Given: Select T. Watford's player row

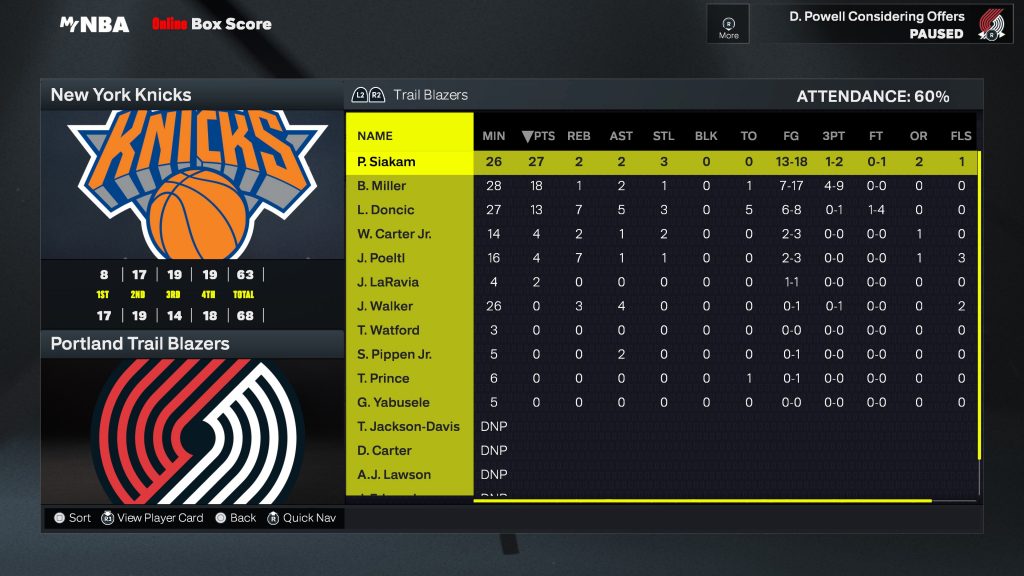Looking at the screenshot, I should point(388,330).
